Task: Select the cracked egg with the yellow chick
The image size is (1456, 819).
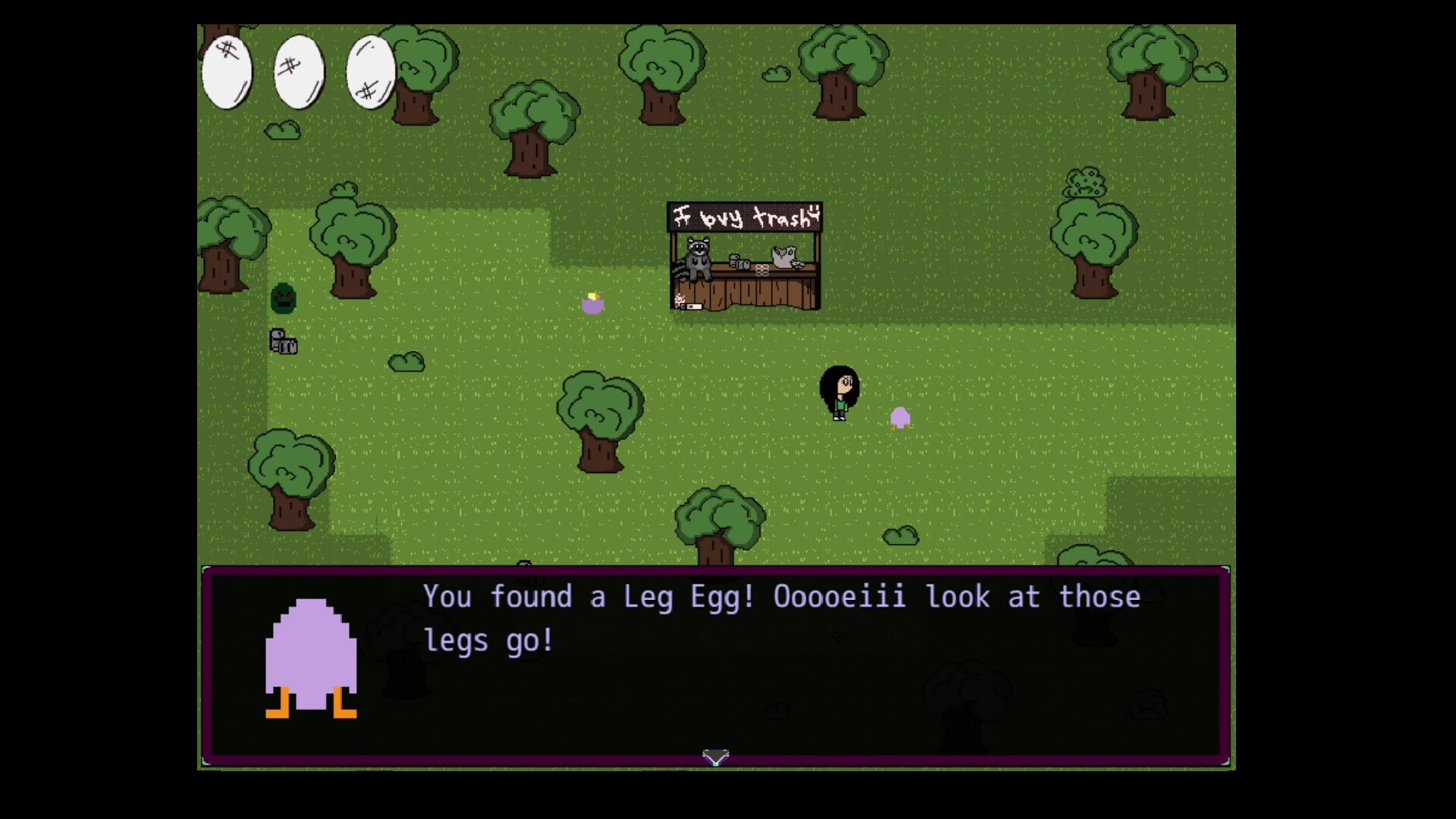Action: 593,302
